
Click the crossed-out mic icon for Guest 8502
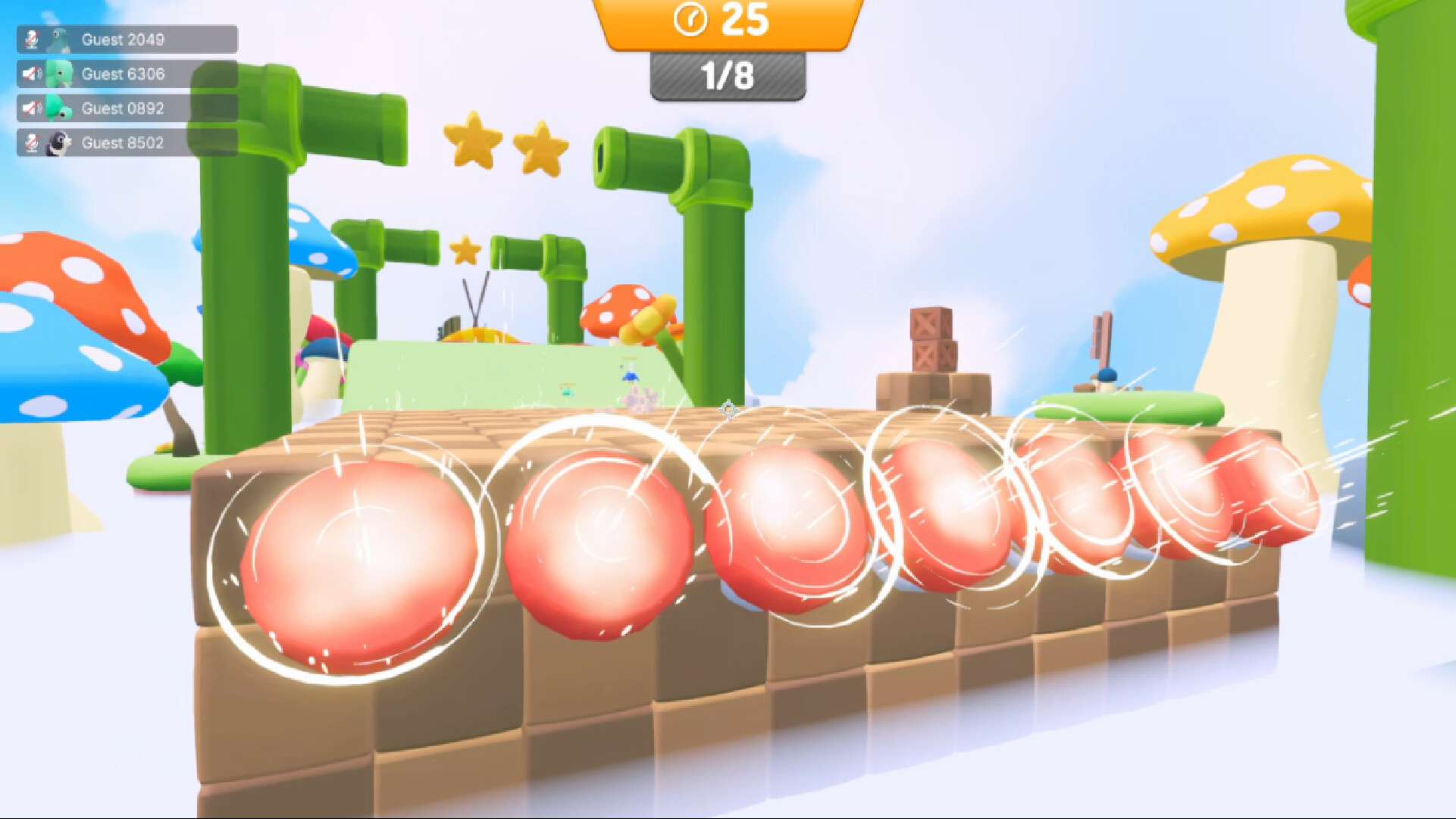tap(32, 142)
